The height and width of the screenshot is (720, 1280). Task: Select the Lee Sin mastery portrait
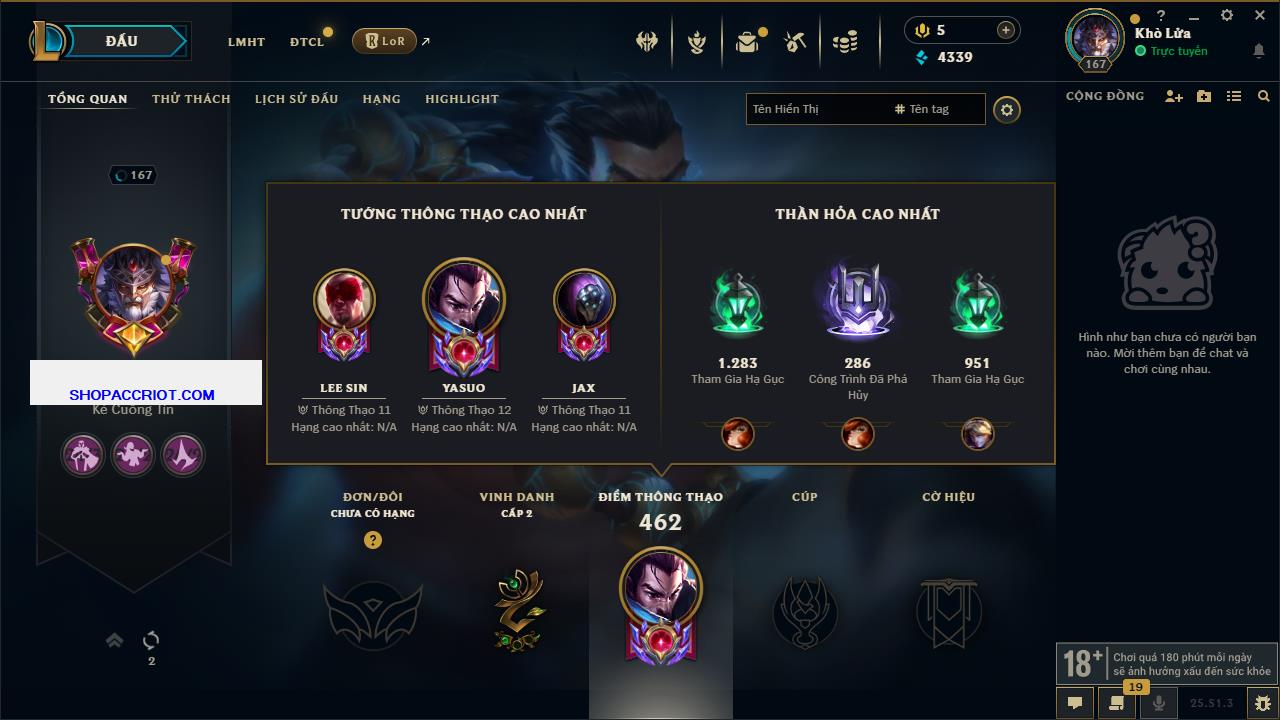click(x=344, y=300)
